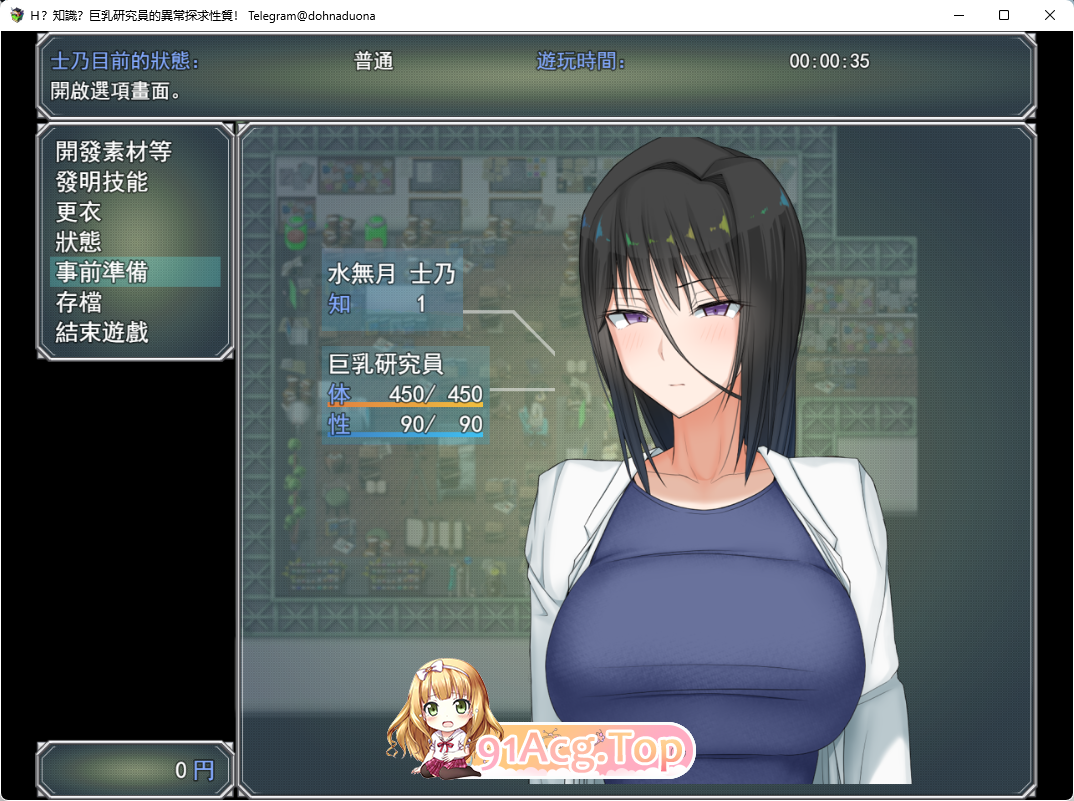This screenshot has width=1074, height=801.
Task: Open the 狀態 status screen
Action: [x=79, y=242]
